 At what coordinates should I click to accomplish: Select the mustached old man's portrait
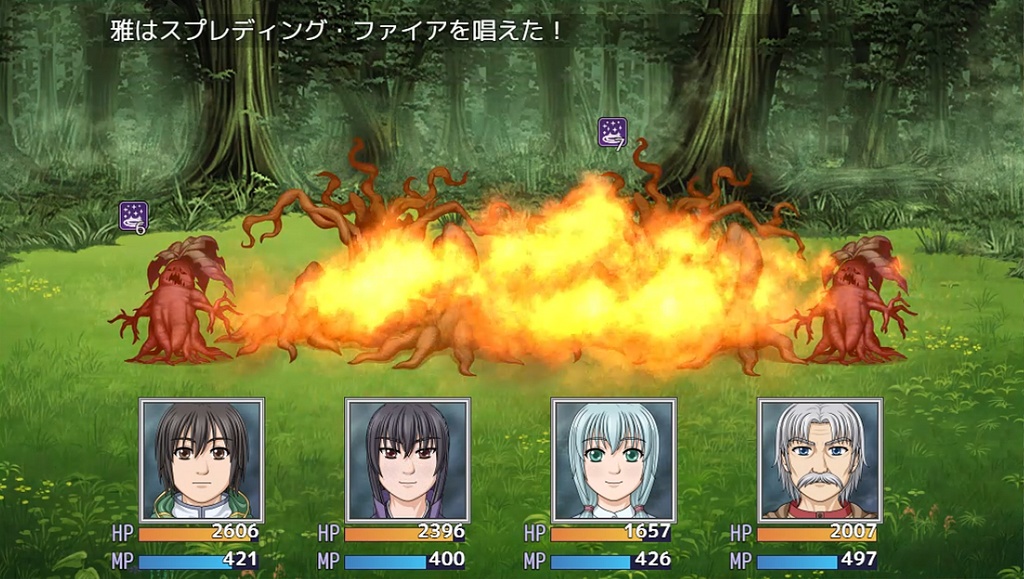tap(819, 459)
